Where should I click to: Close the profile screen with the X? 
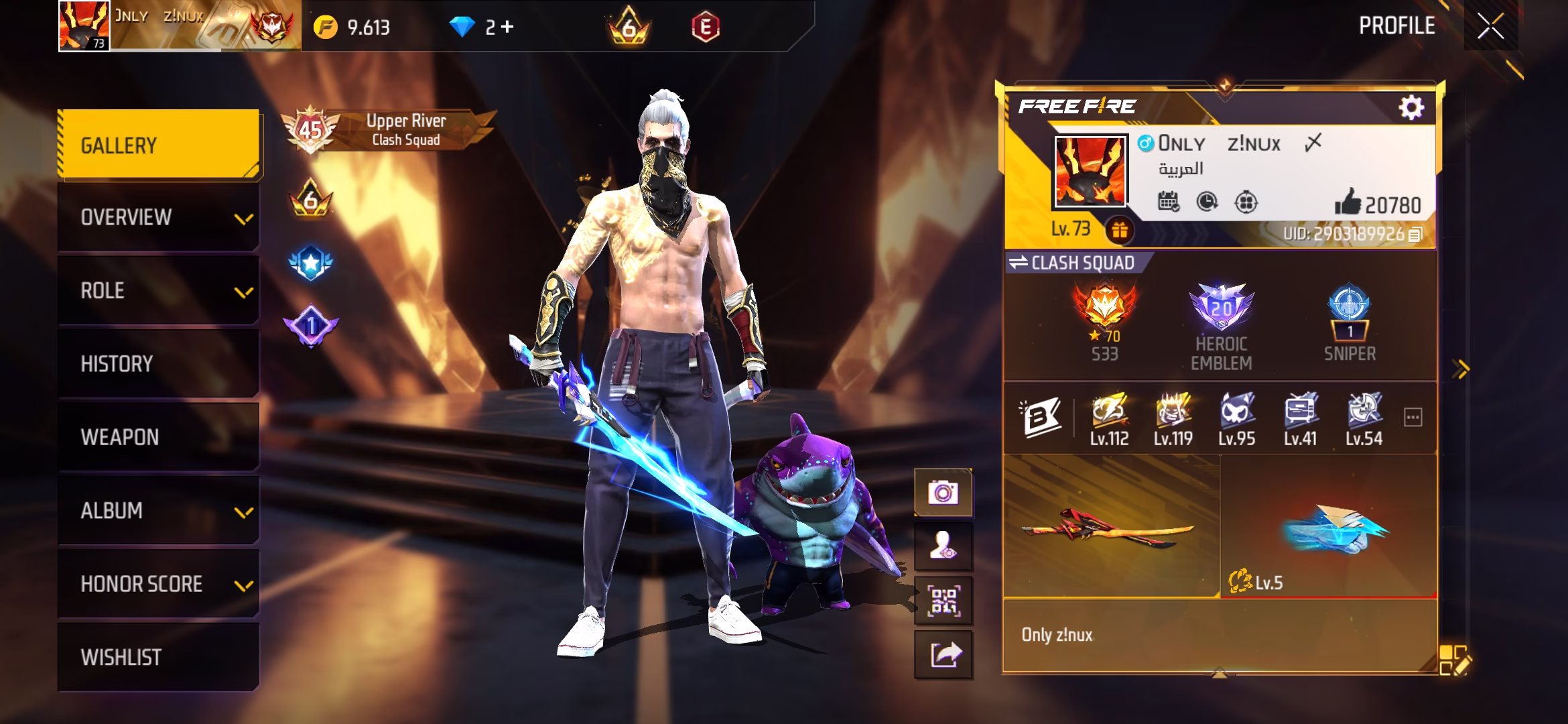tap(1490, 27)
